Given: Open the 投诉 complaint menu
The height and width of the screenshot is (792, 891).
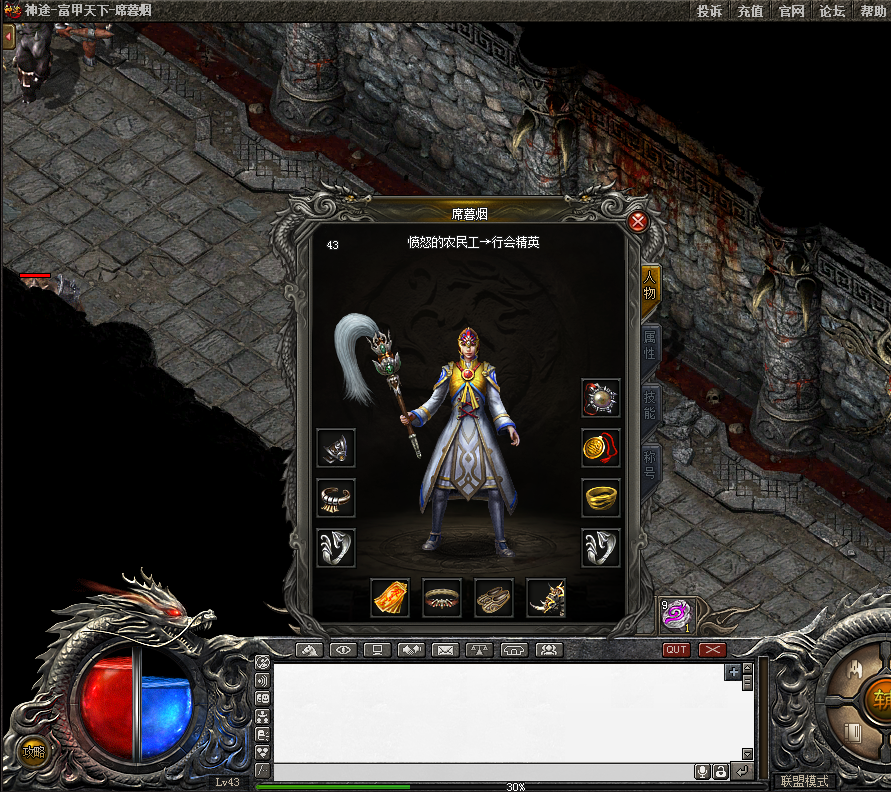Looking at the screenshot, I should [x=709, y=11].
